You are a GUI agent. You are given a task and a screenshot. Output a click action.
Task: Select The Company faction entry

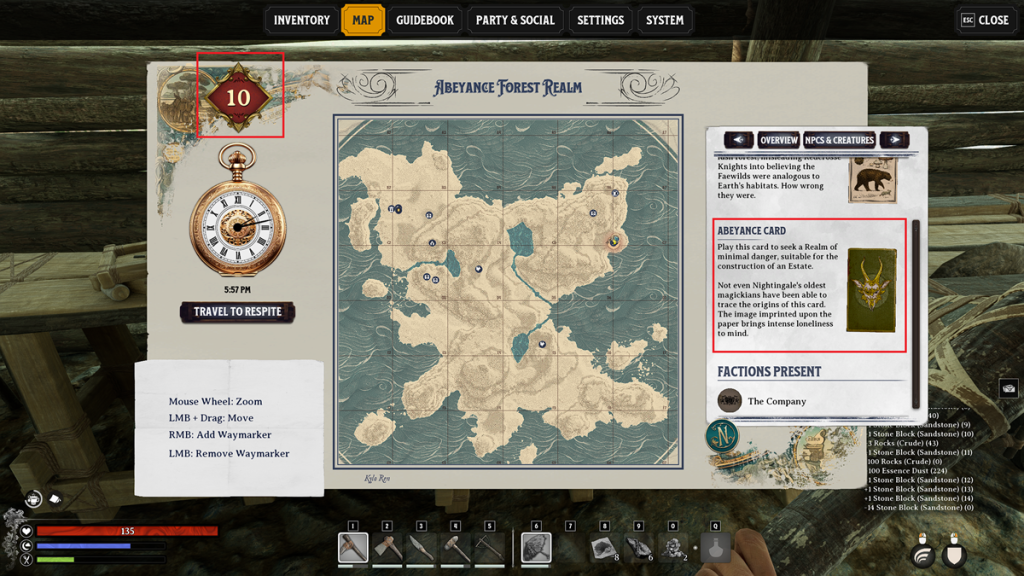point(776,401)
